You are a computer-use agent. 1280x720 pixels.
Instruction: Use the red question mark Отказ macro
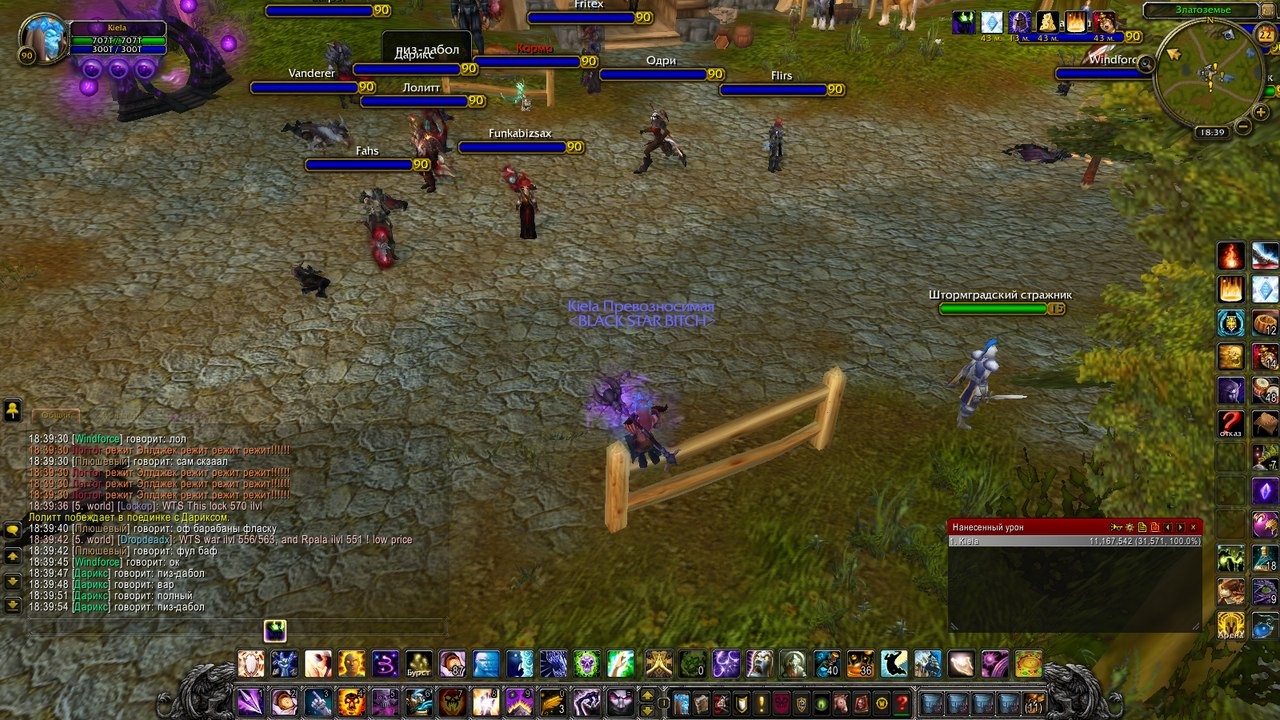[1231, 423]
